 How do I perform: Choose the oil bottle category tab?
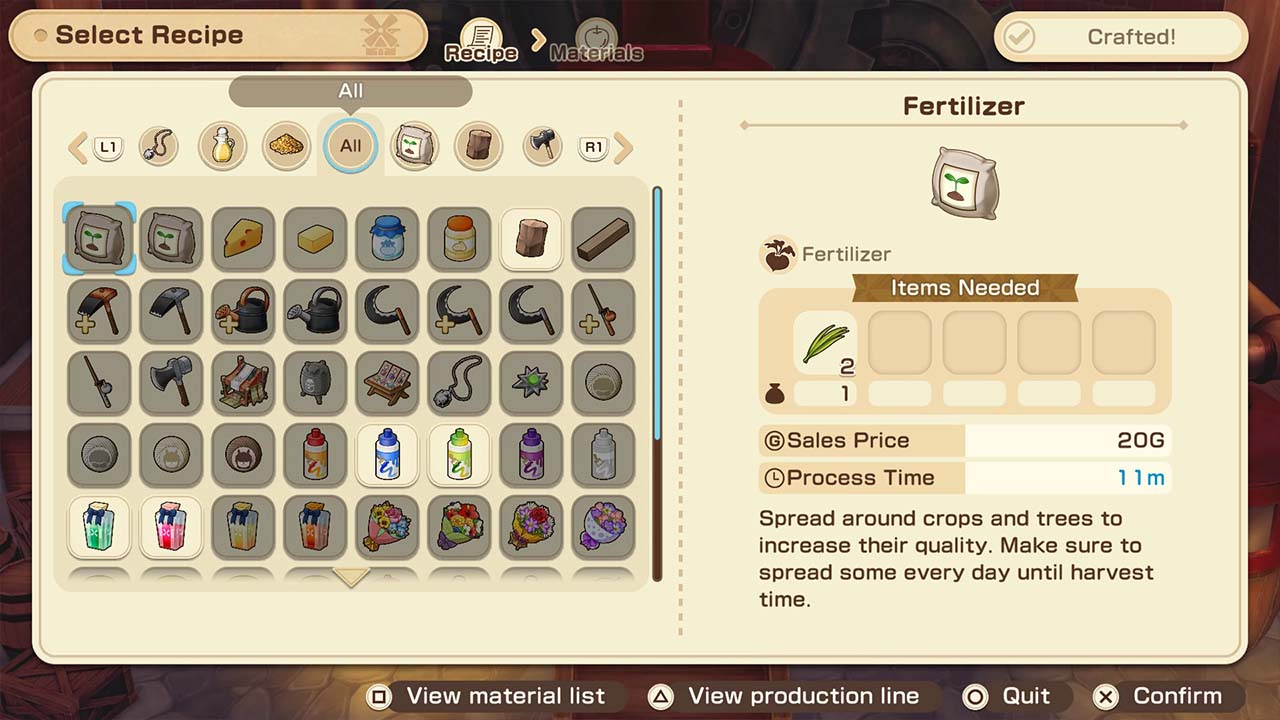click(222, 146)
